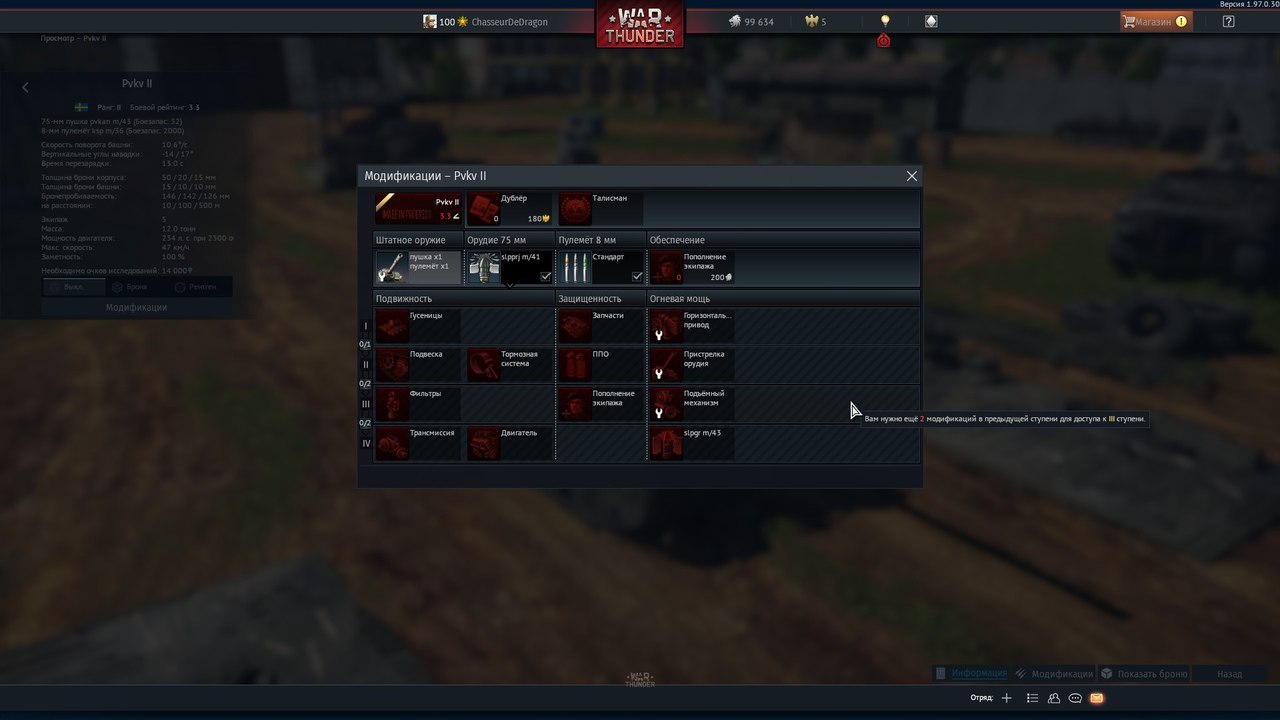Choose the Талисман modification

click(x=600, y=209)
